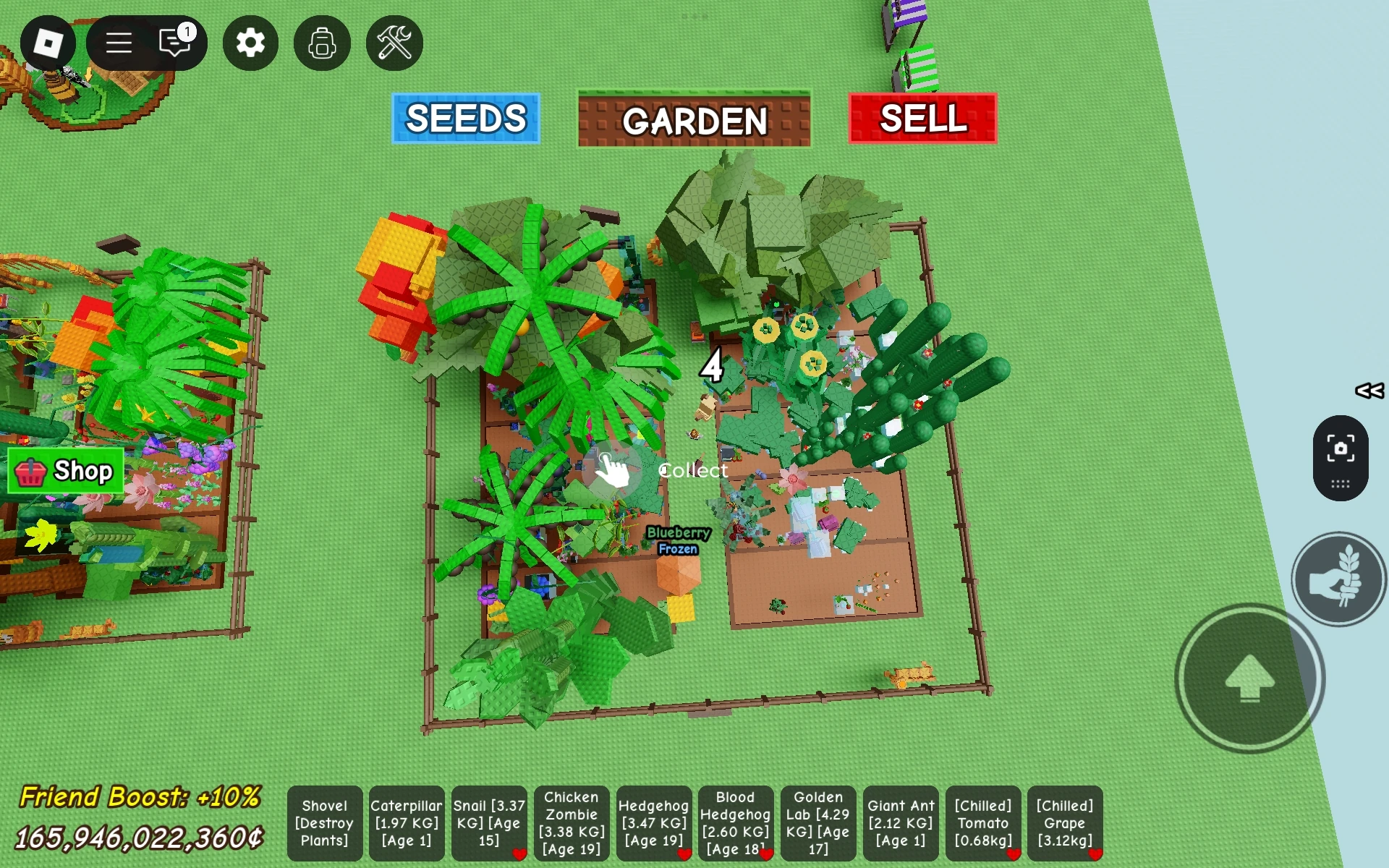Open the backpack inventory
This screenshot has width=1389, height=868.
coord(322,43)
